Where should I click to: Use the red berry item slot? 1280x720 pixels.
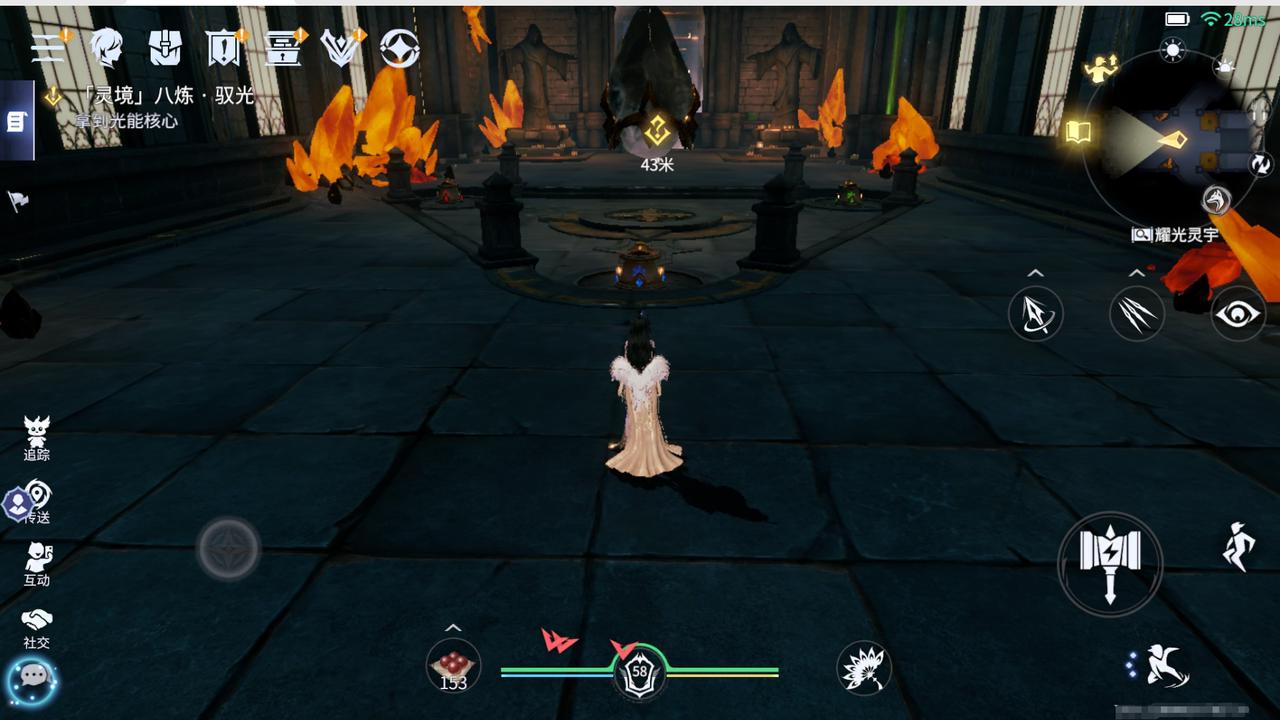click(x=453, y=666)
